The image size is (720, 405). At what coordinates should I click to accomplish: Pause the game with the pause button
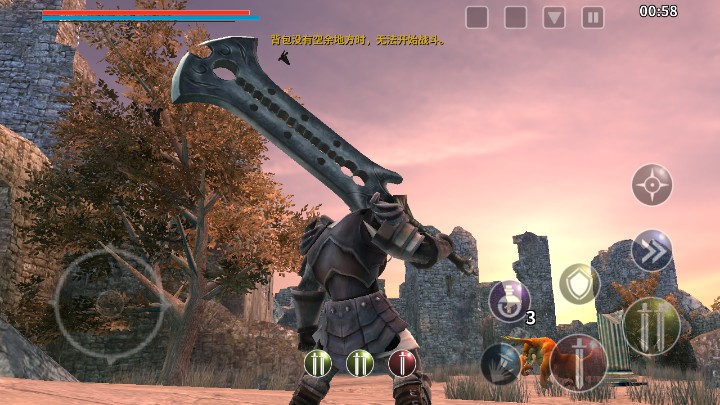pyautogui.click(x=593, y=17)
